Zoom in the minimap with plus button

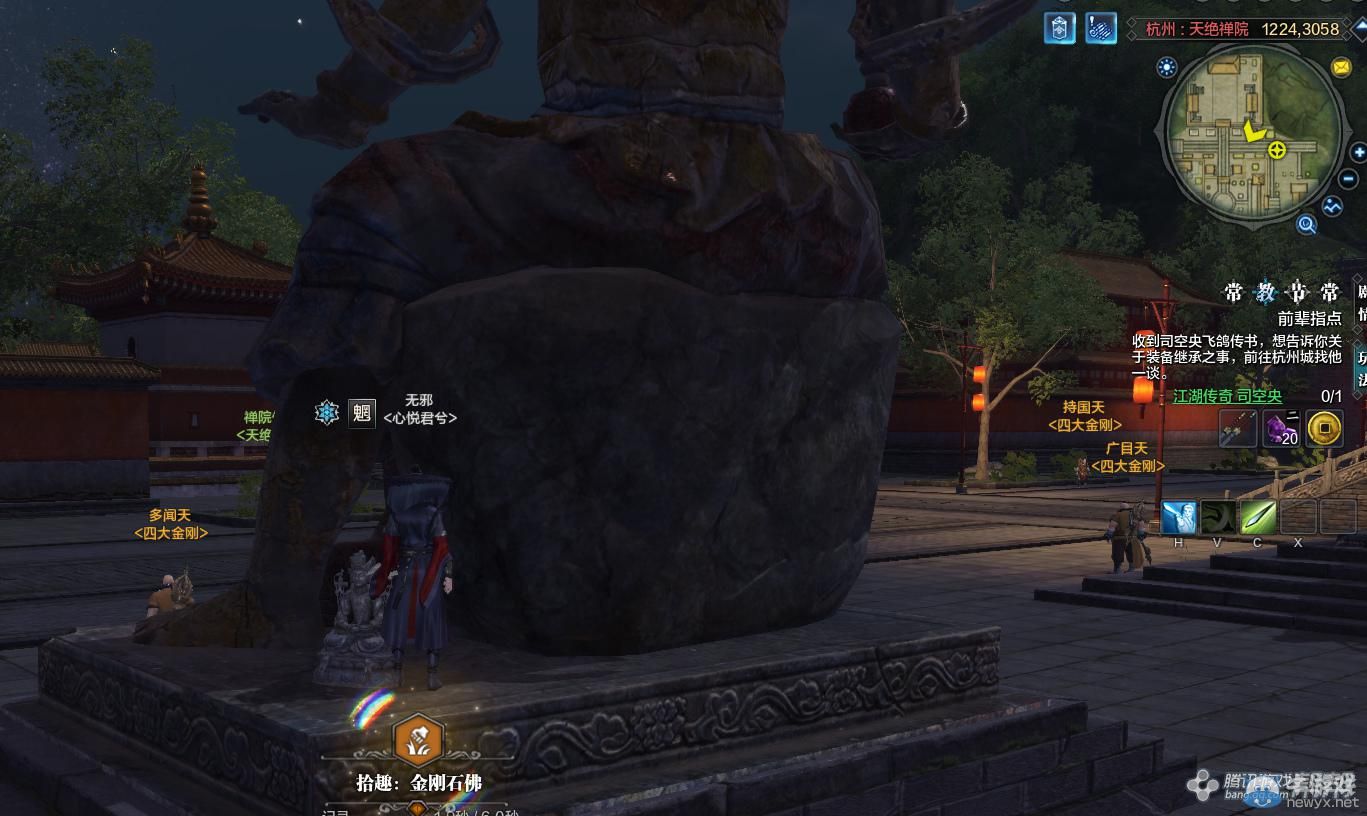click(x=1357, y=153)
